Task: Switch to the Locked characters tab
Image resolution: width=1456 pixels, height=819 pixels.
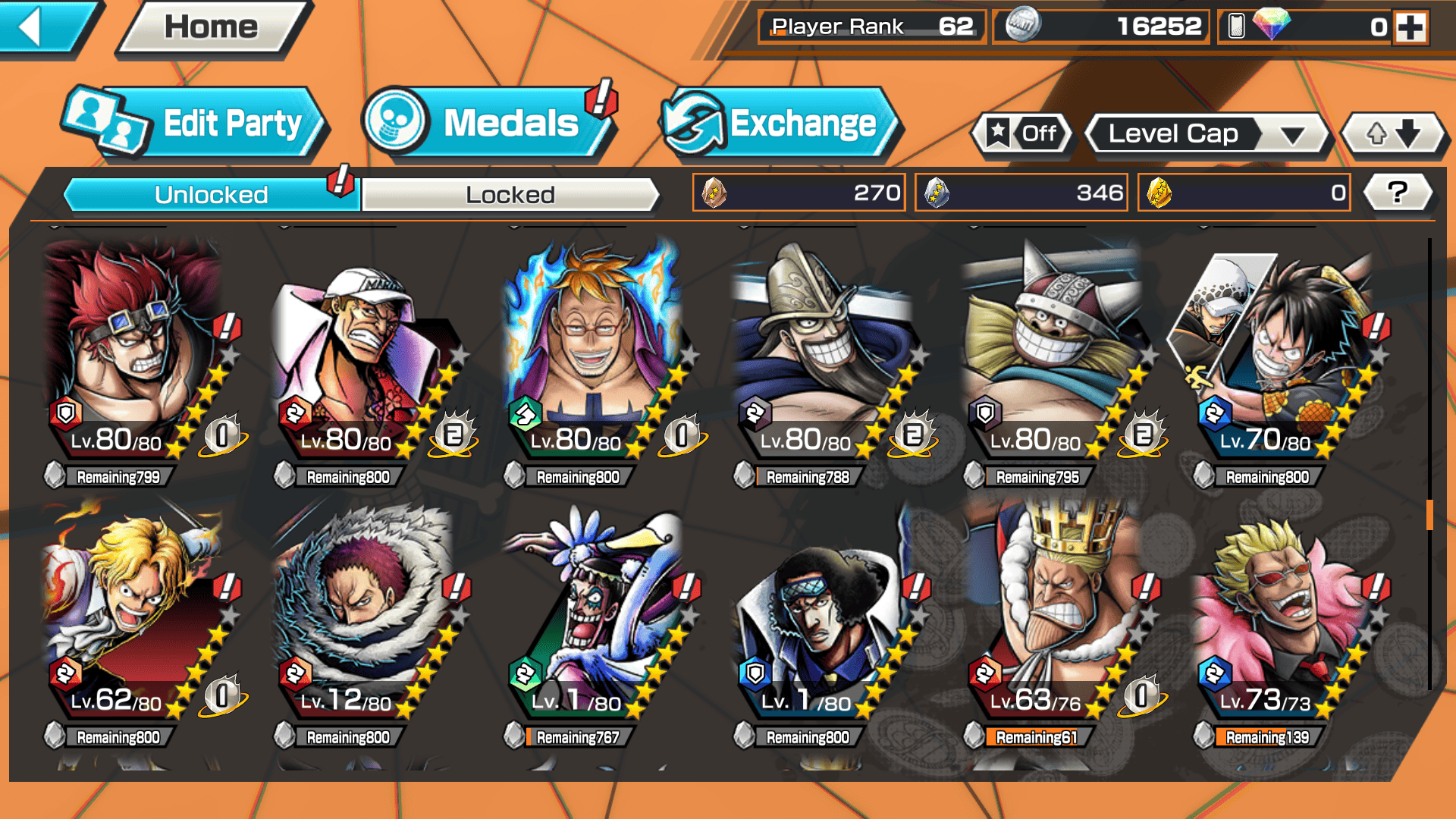Action: point(510,195)
